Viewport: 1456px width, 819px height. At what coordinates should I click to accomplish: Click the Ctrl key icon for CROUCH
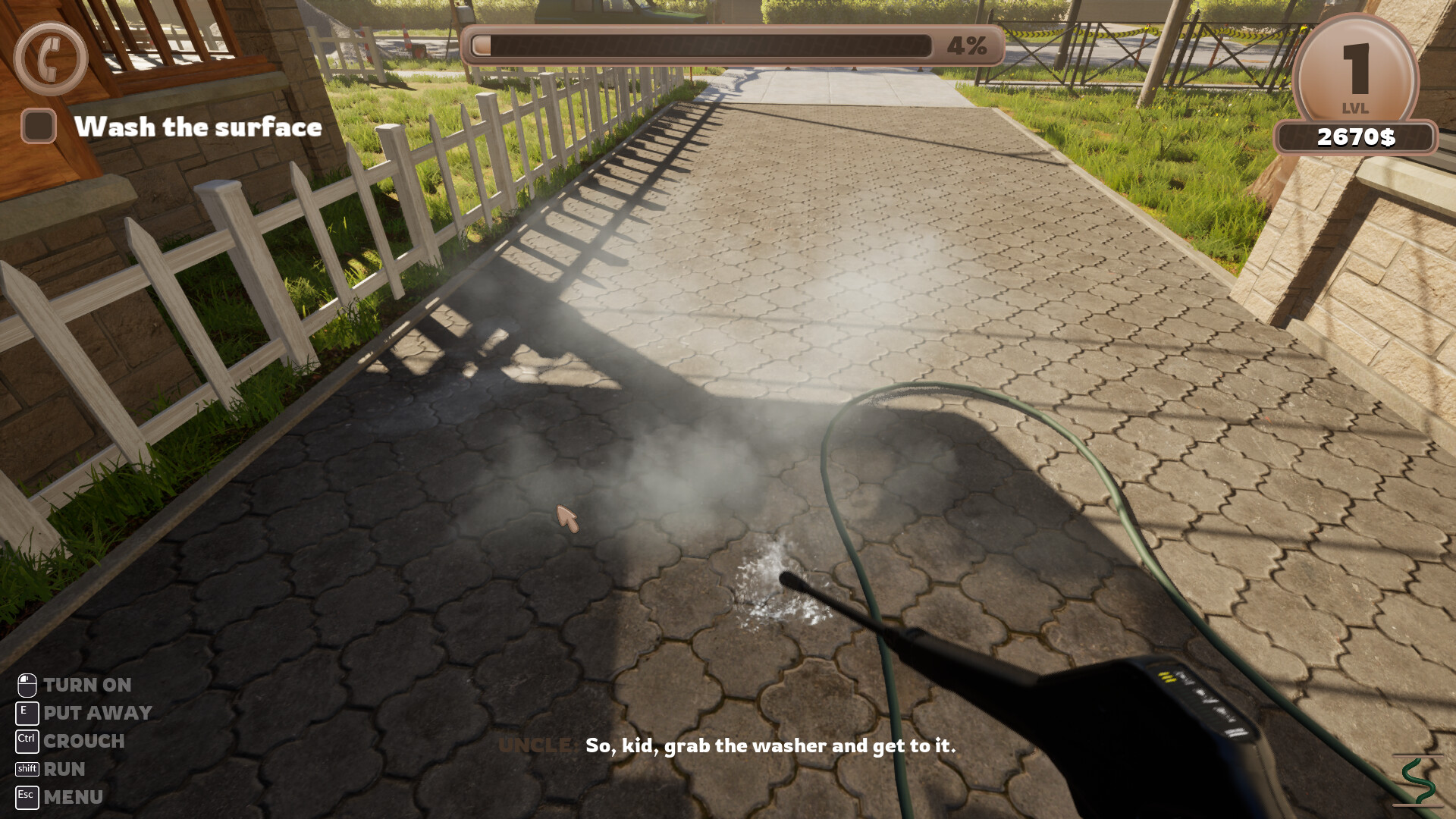pyautogui.click(x=26, y=740)
